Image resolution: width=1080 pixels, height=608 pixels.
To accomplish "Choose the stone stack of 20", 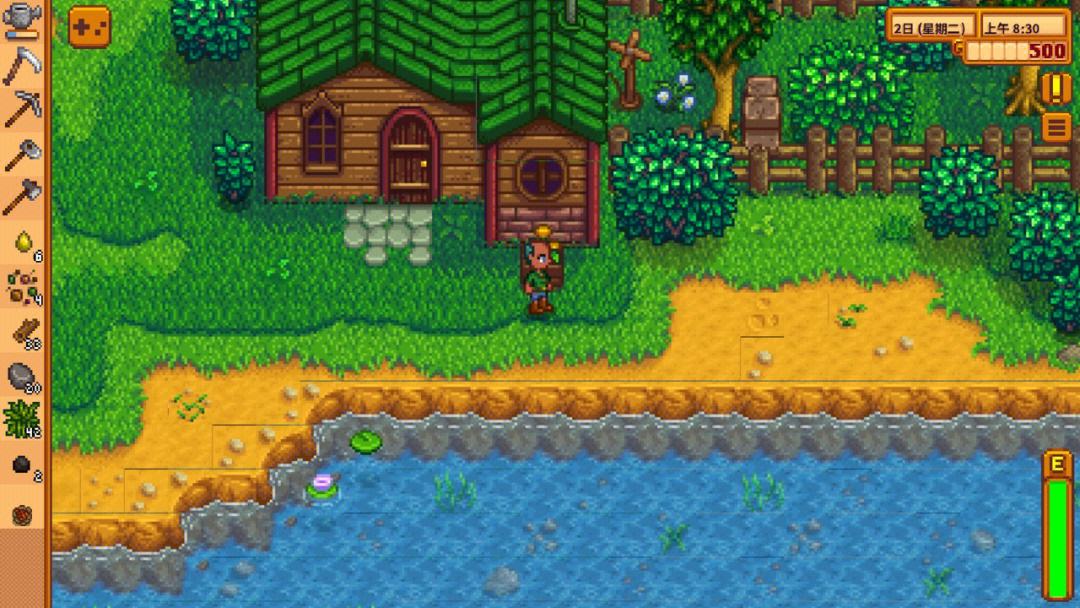I will [22, 376].
